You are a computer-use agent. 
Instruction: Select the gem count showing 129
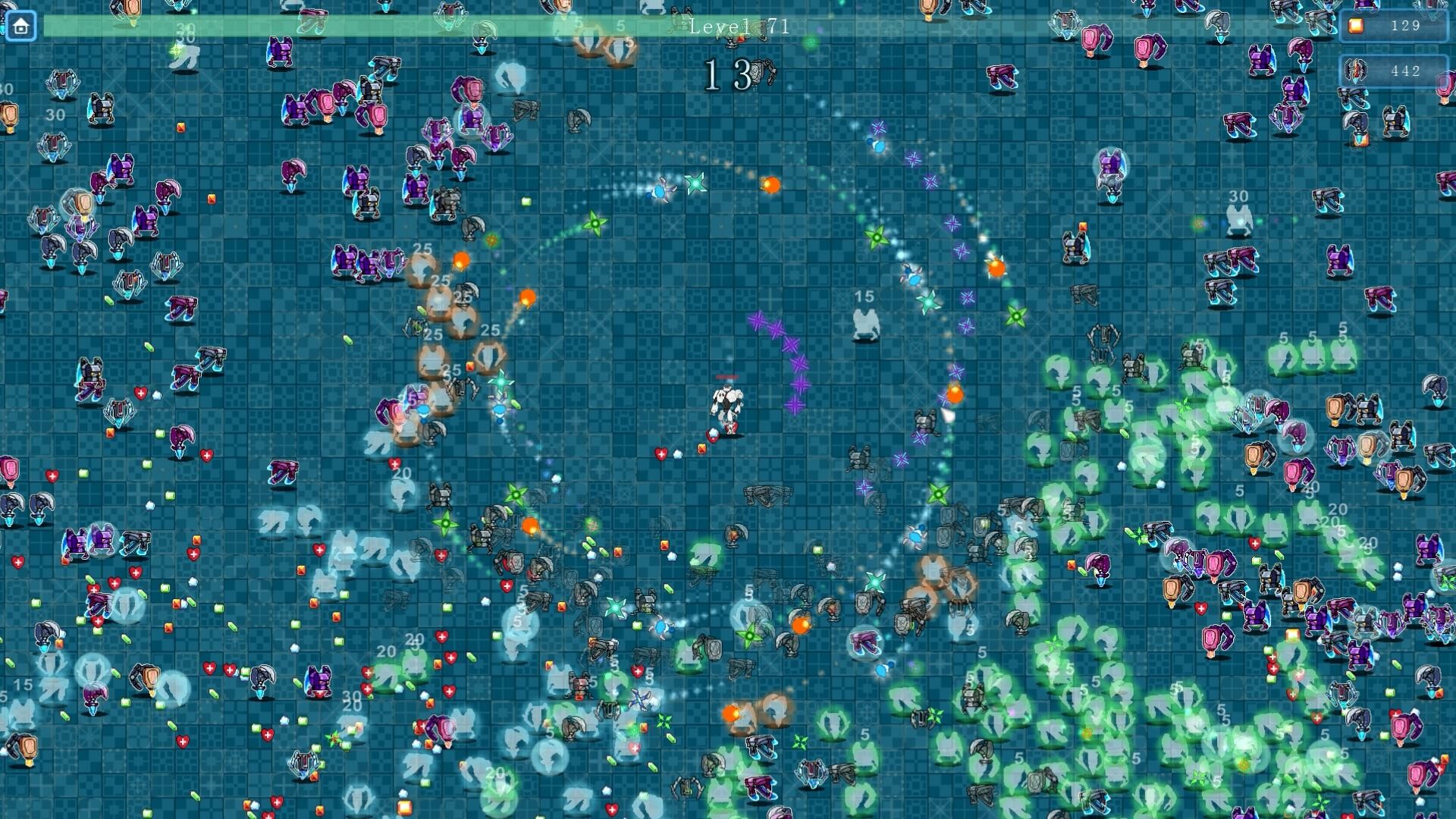click(x=1408, y=26)
